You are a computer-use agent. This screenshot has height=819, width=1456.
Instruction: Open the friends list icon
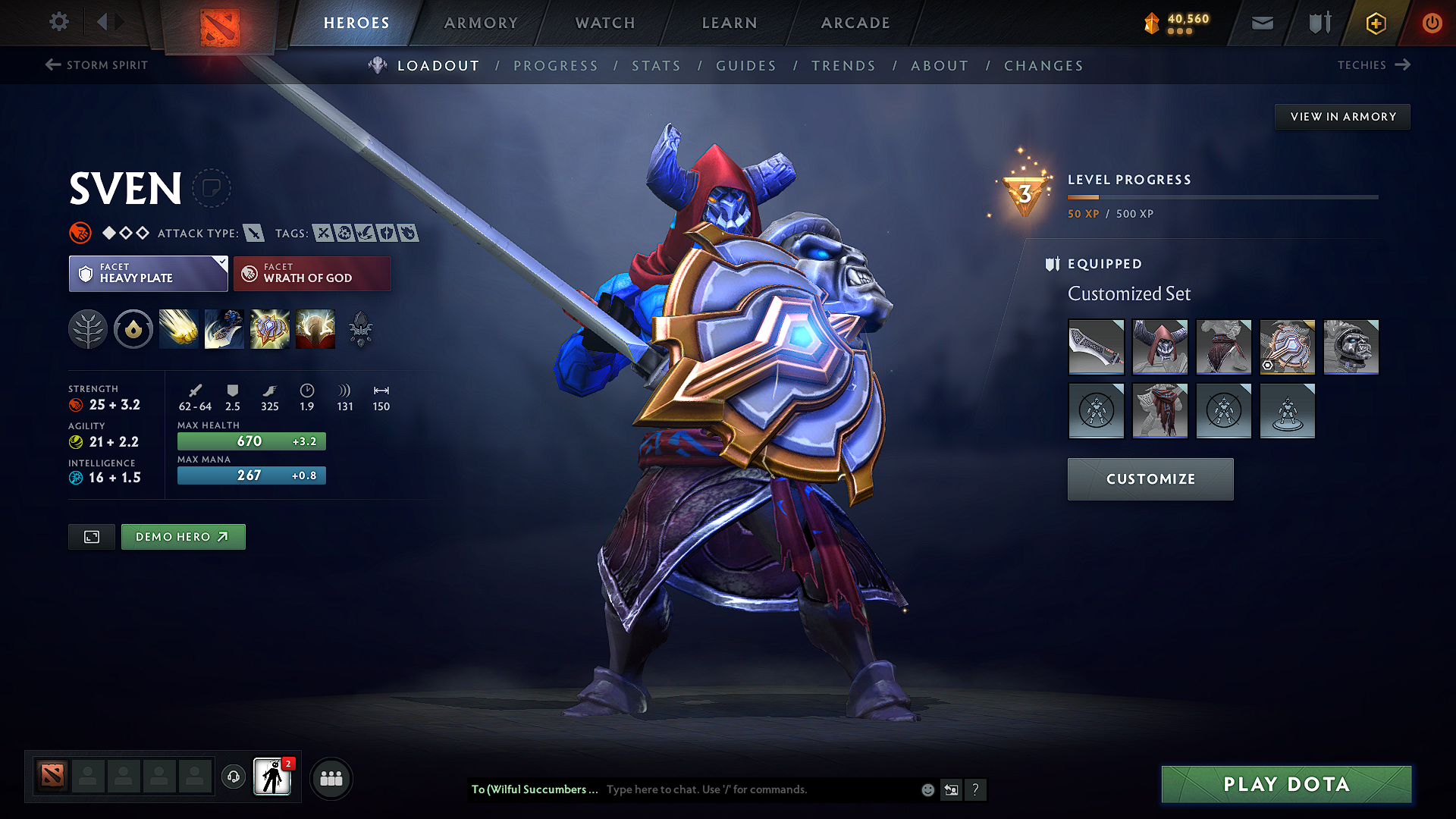331,777
